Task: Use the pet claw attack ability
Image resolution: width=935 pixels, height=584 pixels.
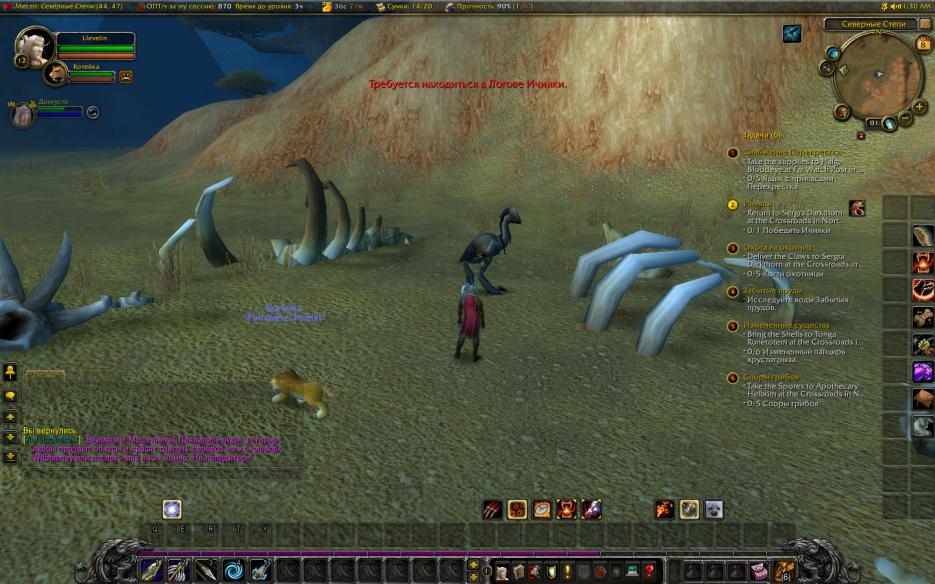Action: coord(492,510)
